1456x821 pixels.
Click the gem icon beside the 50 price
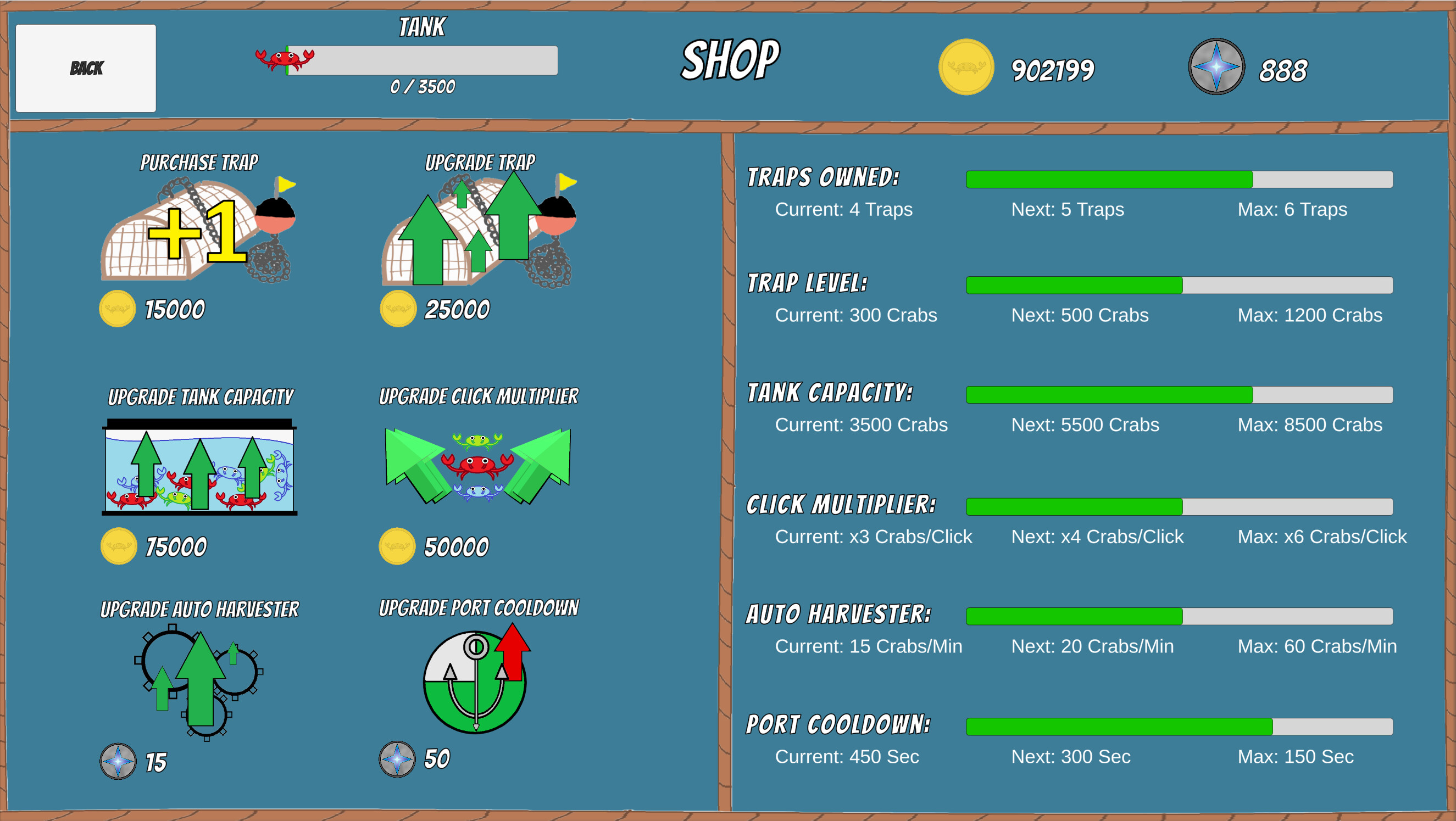pos(396,759)
